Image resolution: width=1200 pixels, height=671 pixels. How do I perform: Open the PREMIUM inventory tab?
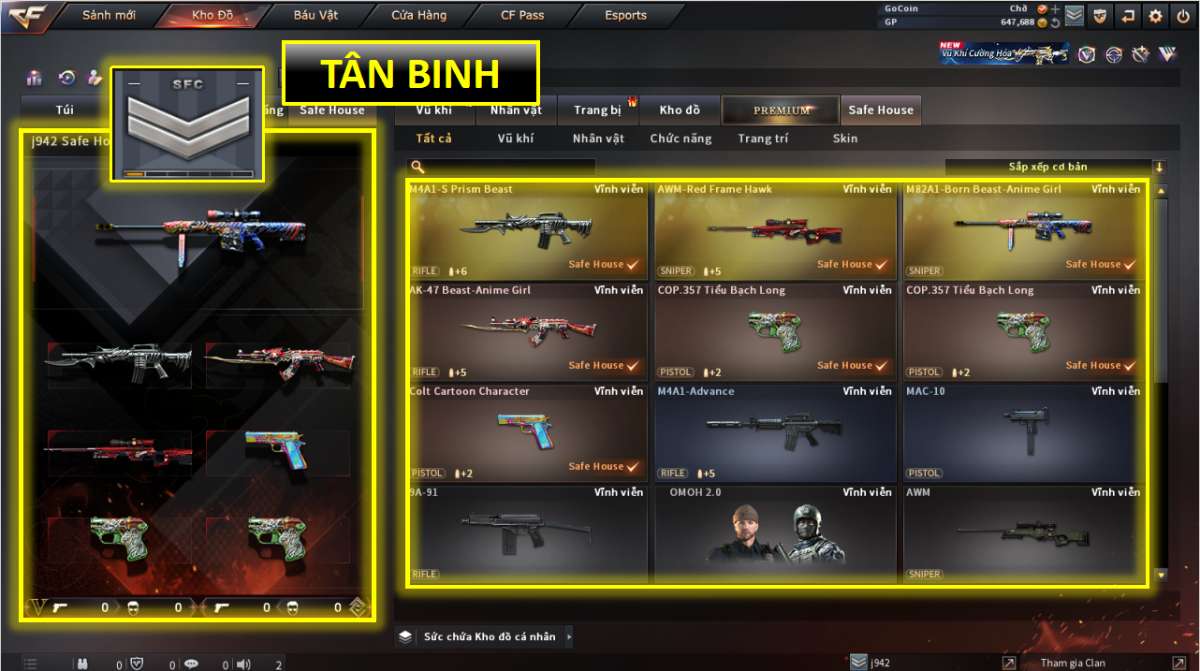pos(782,110)
